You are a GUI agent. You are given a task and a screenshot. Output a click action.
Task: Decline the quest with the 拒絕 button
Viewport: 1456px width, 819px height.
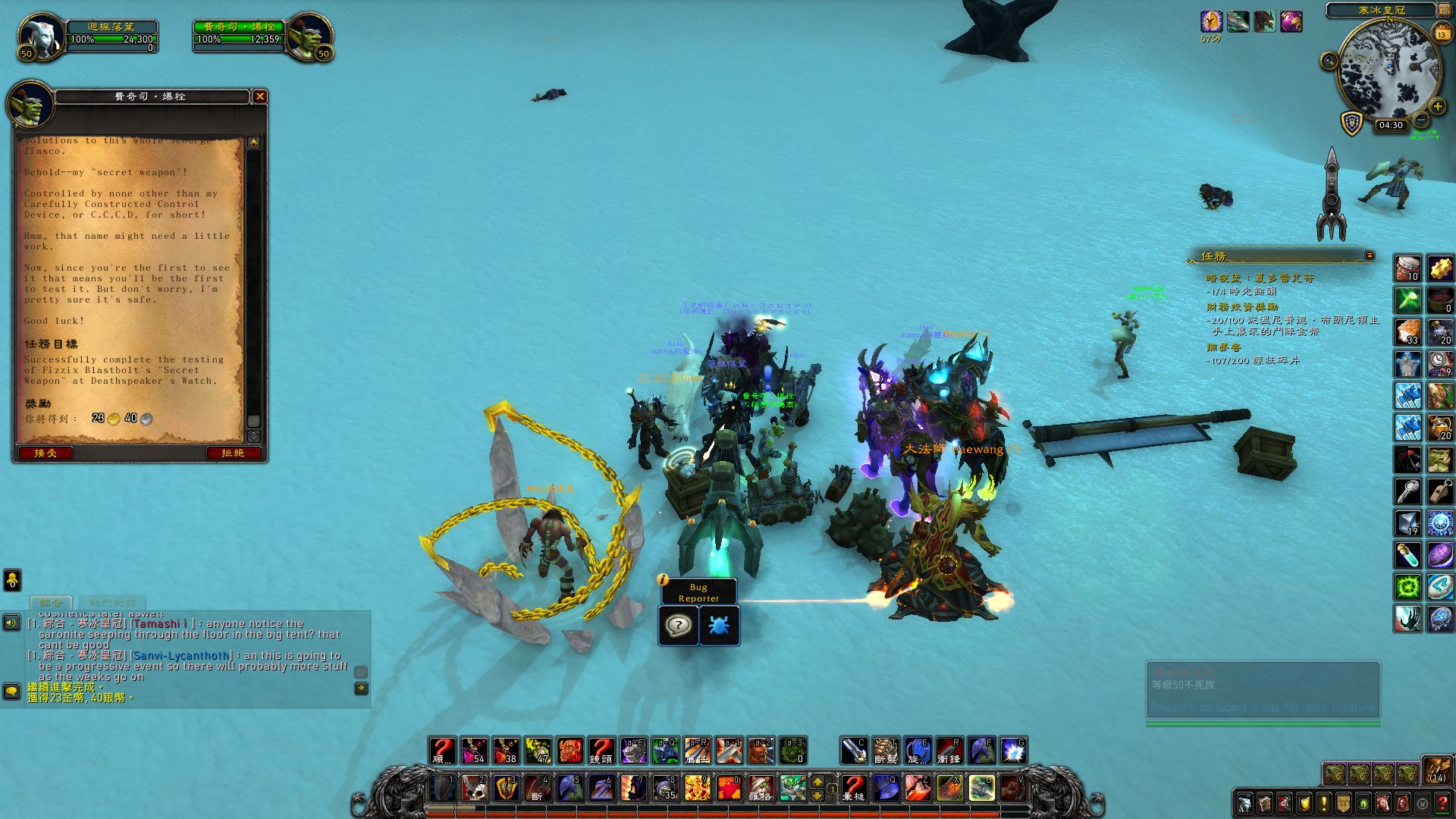[233, 453]
